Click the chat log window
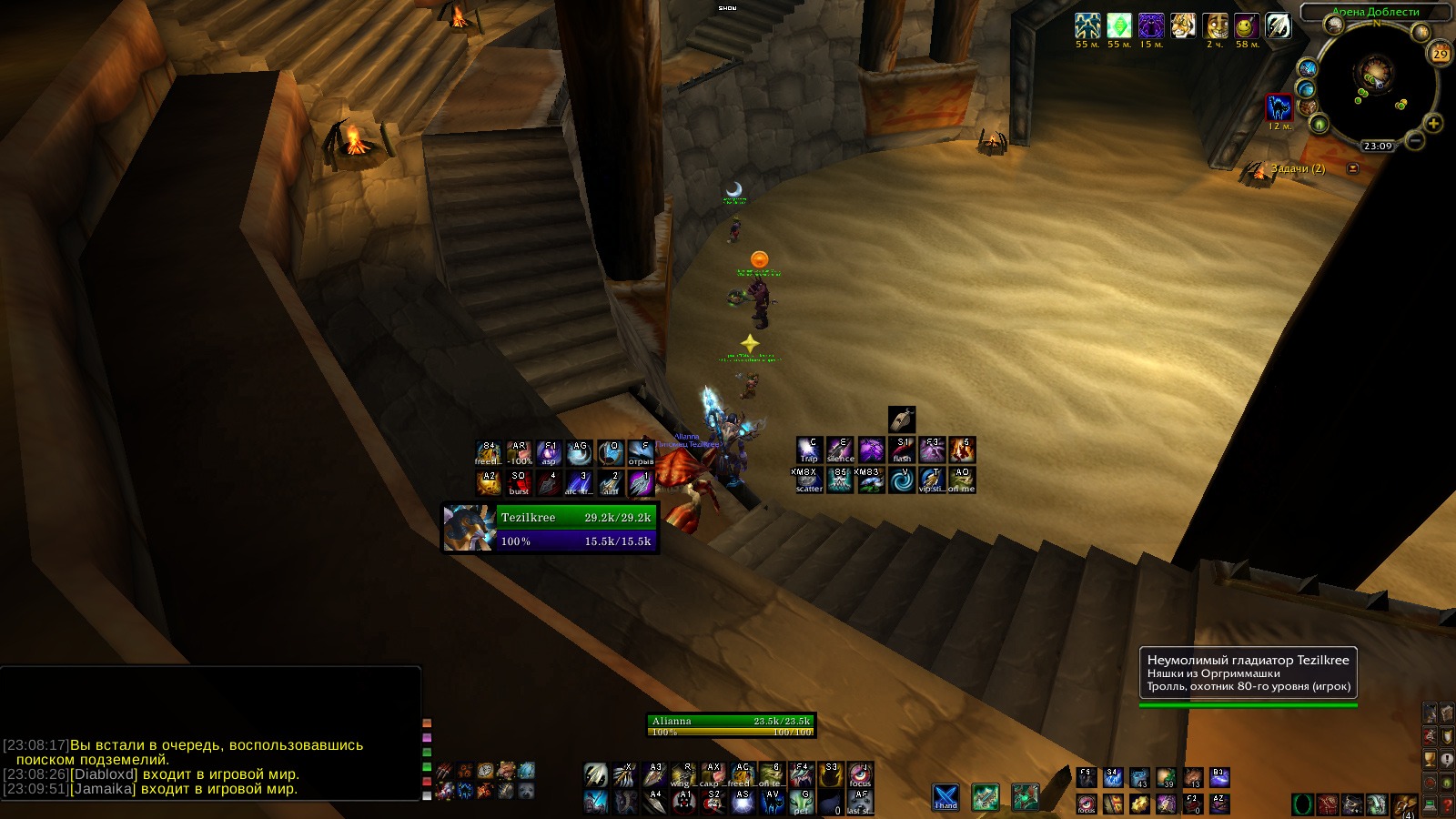Image resolution: width=1456 pixels, height=819 pixels. pos(211,737)
